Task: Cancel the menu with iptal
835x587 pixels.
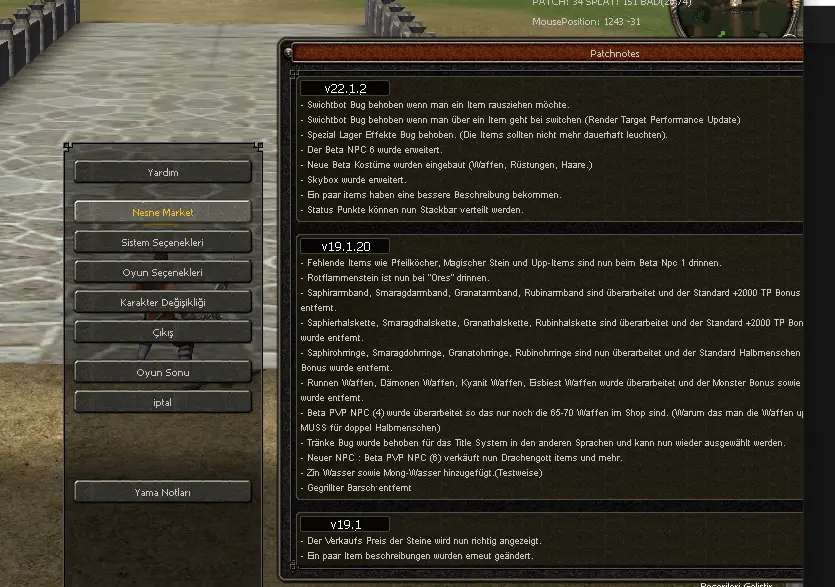Action: (162, 402)
